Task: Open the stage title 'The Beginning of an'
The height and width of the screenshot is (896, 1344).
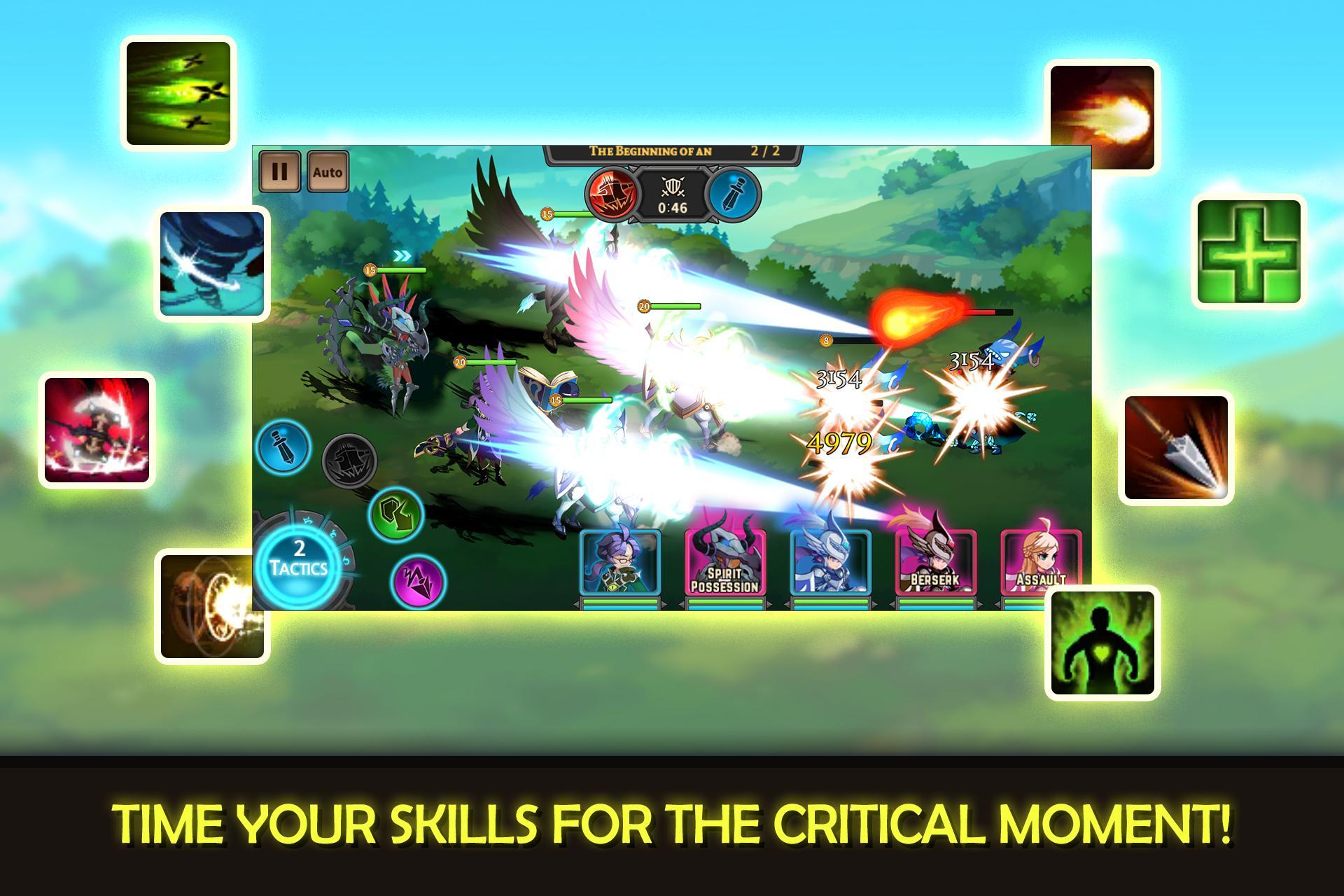Action: pos(651,148)
